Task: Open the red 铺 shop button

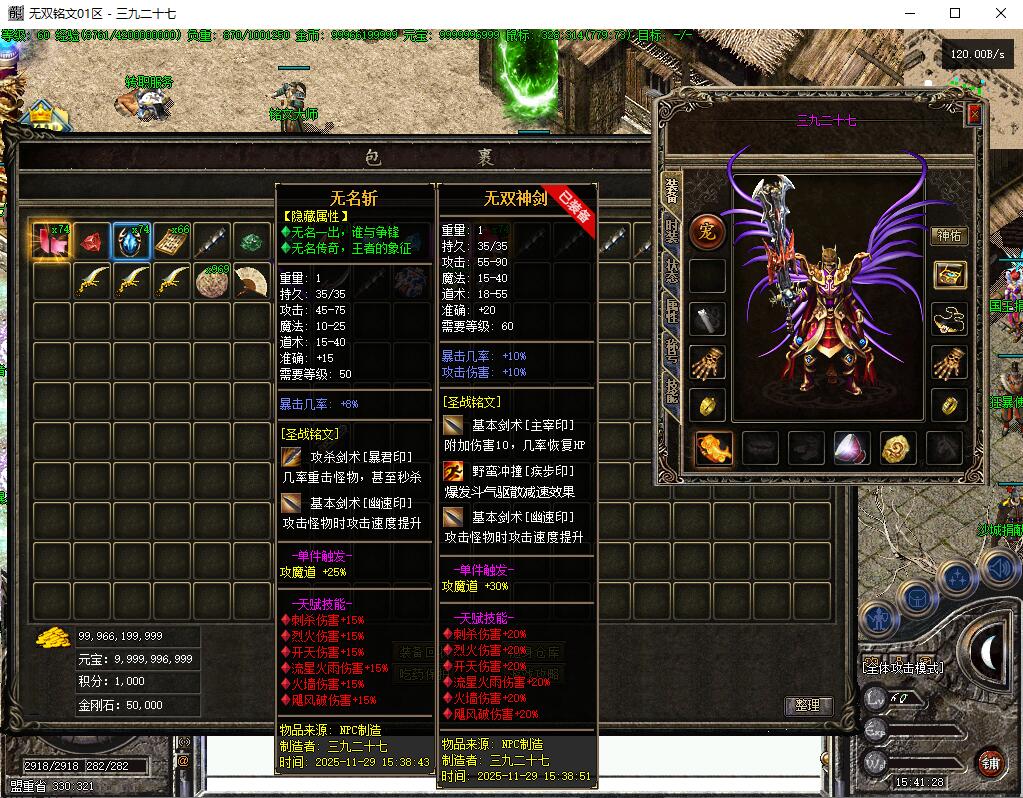Action: pyautogui.click(x=991, y=762)
